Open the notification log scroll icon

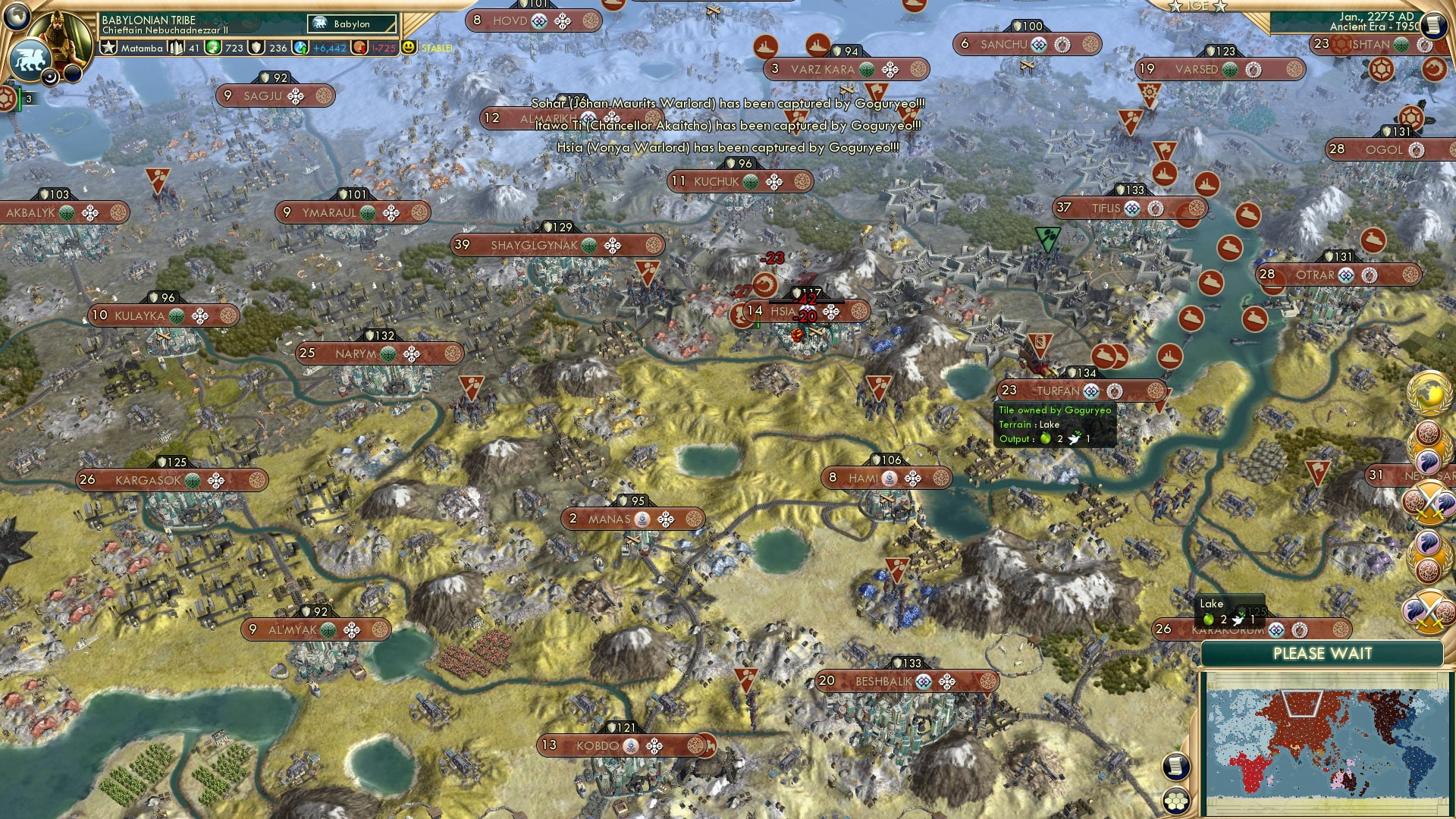tap(1175, 766)
